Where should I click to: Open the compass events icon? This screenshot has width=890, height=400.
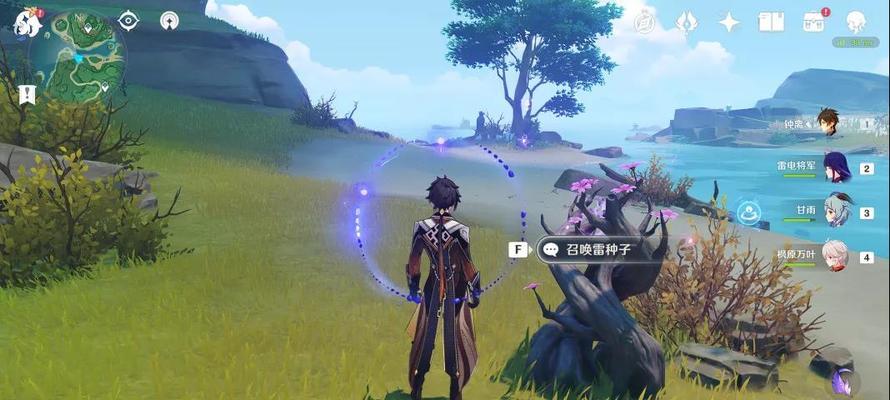pyautogui.click(x=644, y=22)
